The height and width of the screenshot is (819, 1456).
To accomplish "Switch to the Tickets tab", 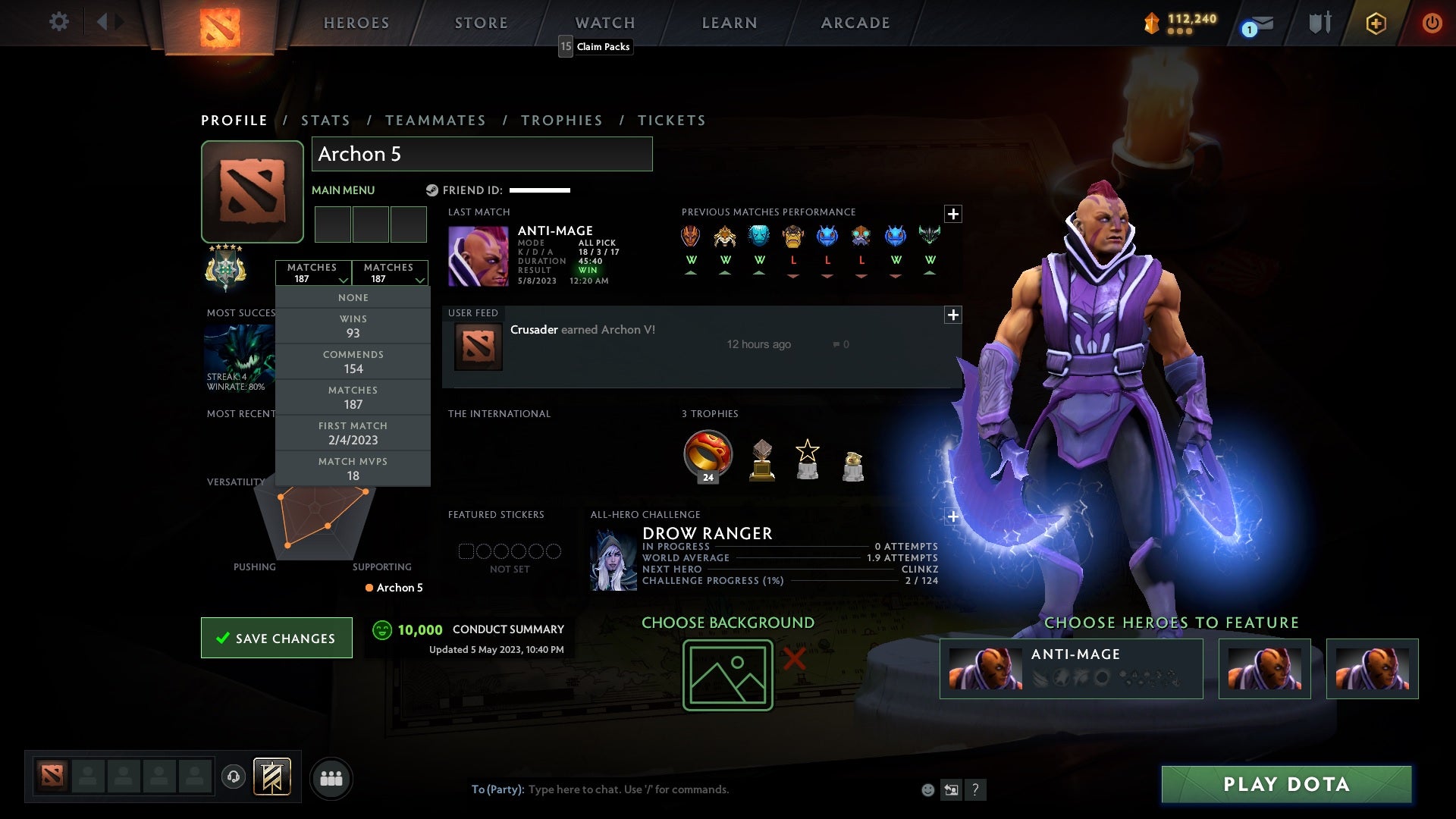I will (x=671, y=121).
